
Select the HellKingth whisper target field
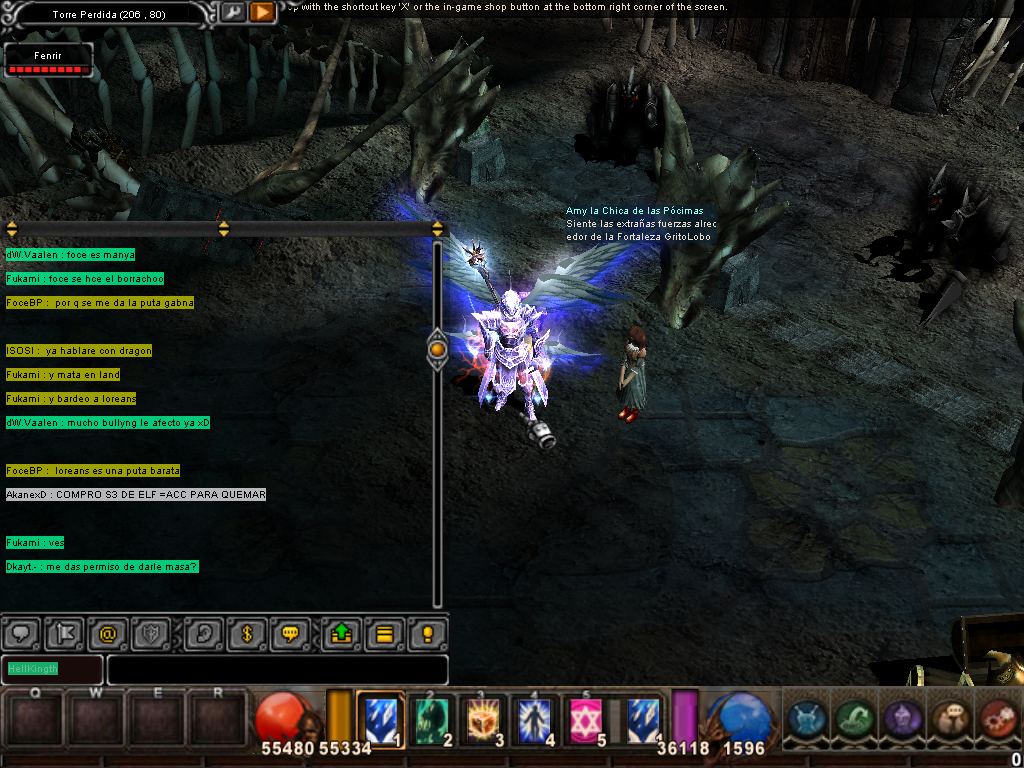52,669
